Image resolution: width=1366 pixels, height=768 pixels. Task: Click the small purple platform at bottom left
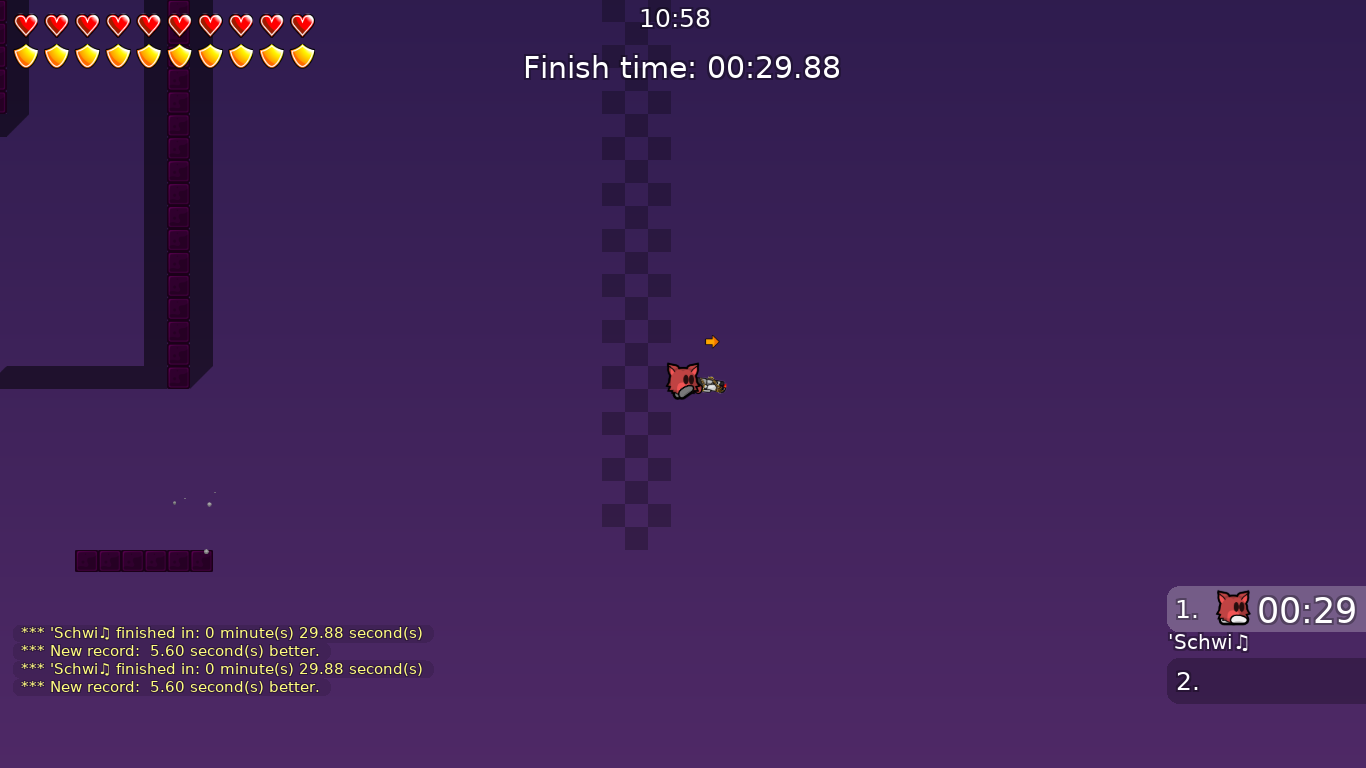(143, 561)
